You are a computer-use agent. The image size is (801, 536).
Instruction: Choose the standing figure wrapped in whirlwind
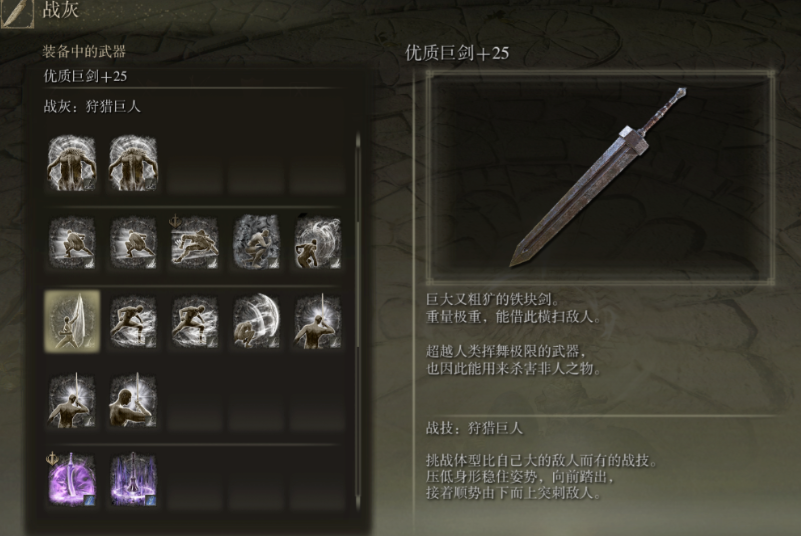click(317, 243)
